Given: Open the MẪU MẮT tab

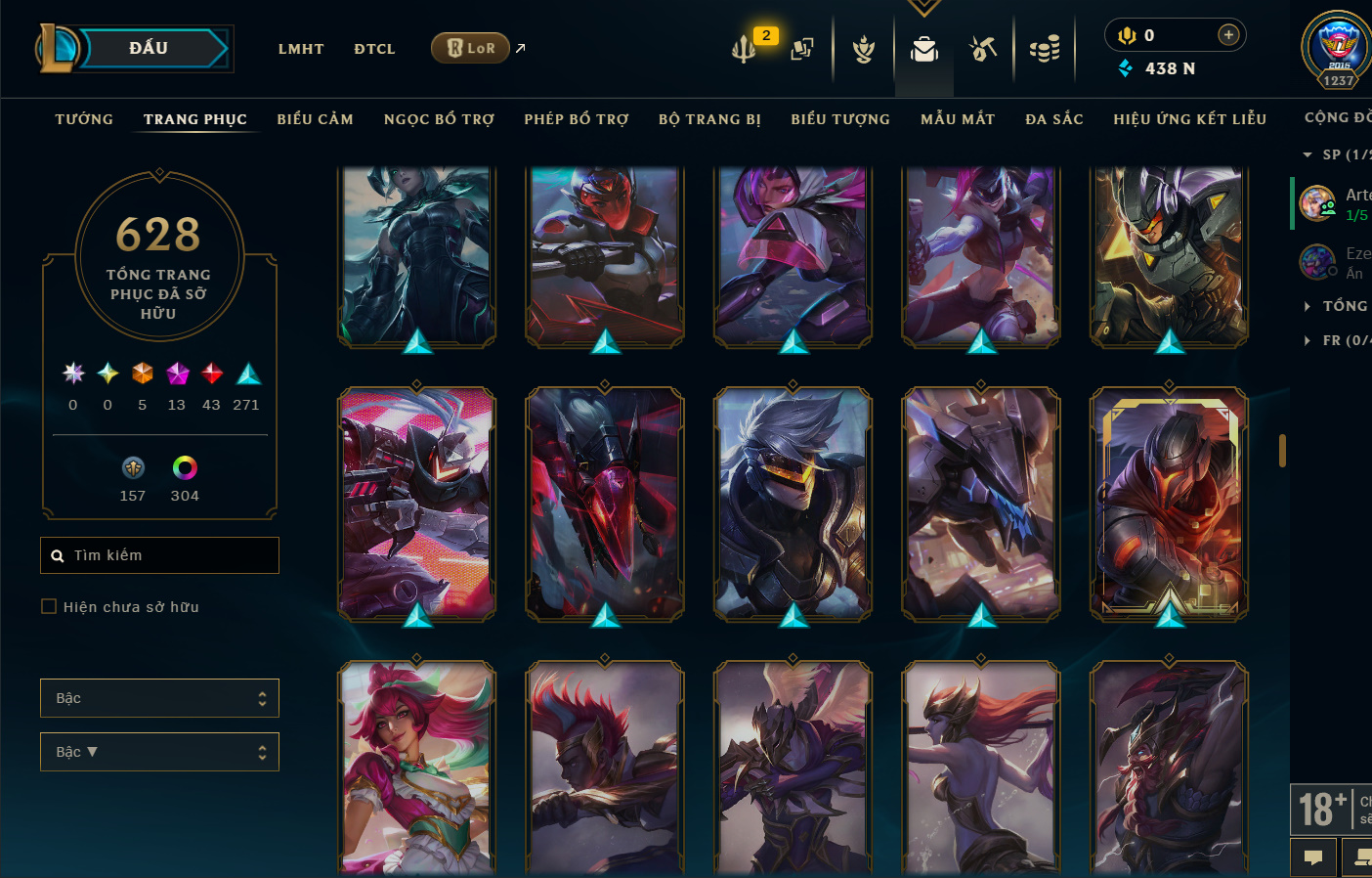Looking at the screenshot, I should 958,119.
